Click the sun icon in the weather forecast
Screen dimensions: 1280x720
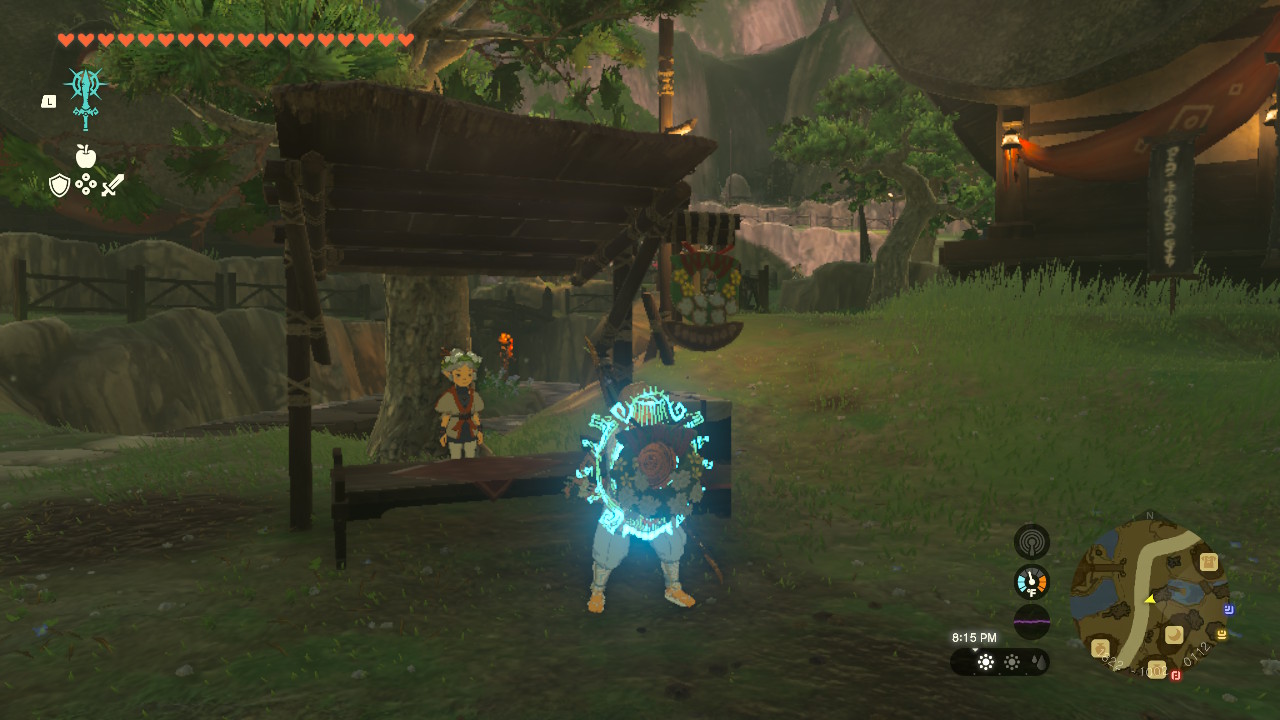tap(985, 662)
